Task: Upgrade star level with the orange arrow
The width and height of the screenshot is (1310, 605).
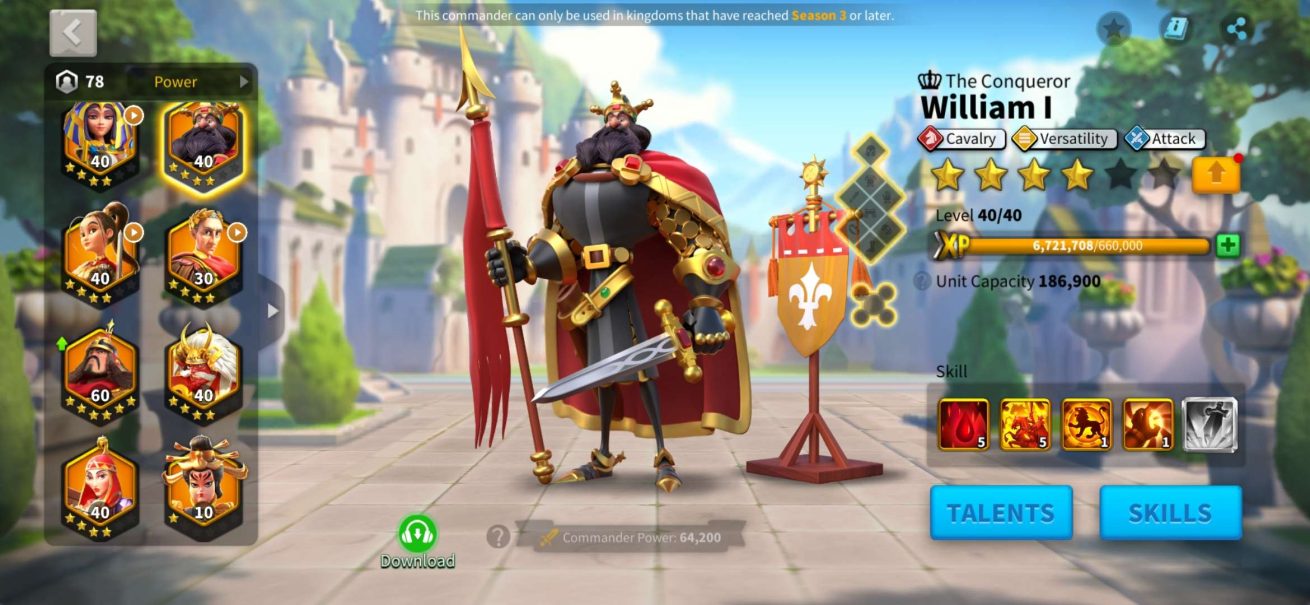Action: (1215, 175)
